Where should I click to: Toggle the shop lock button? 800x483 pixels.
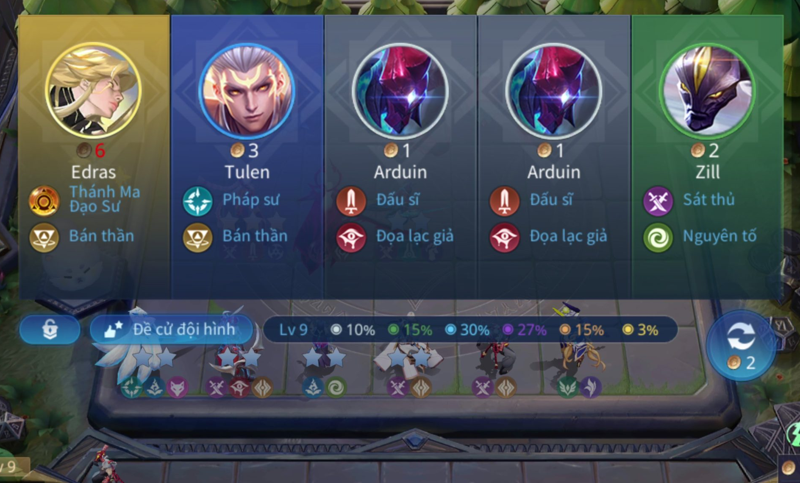(49, 330)
